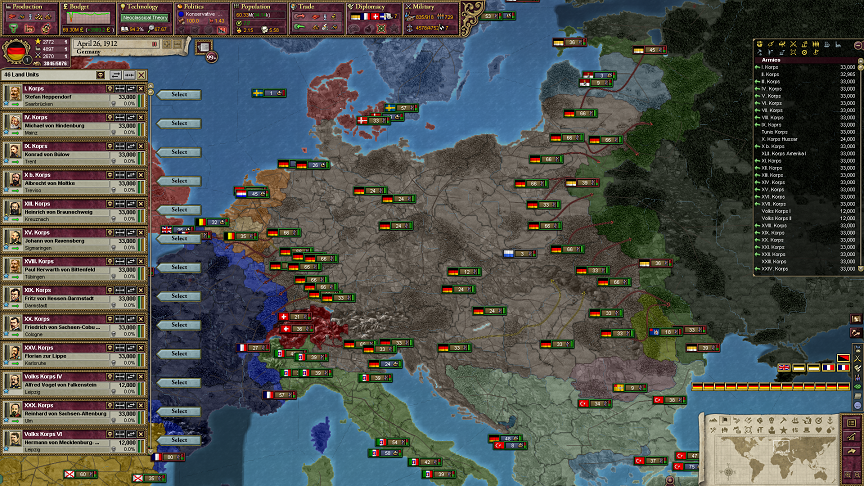The height and width of the screenshot is (486, 864).
Task: Close the 46 Land Units panel
Action: point(141,75)
